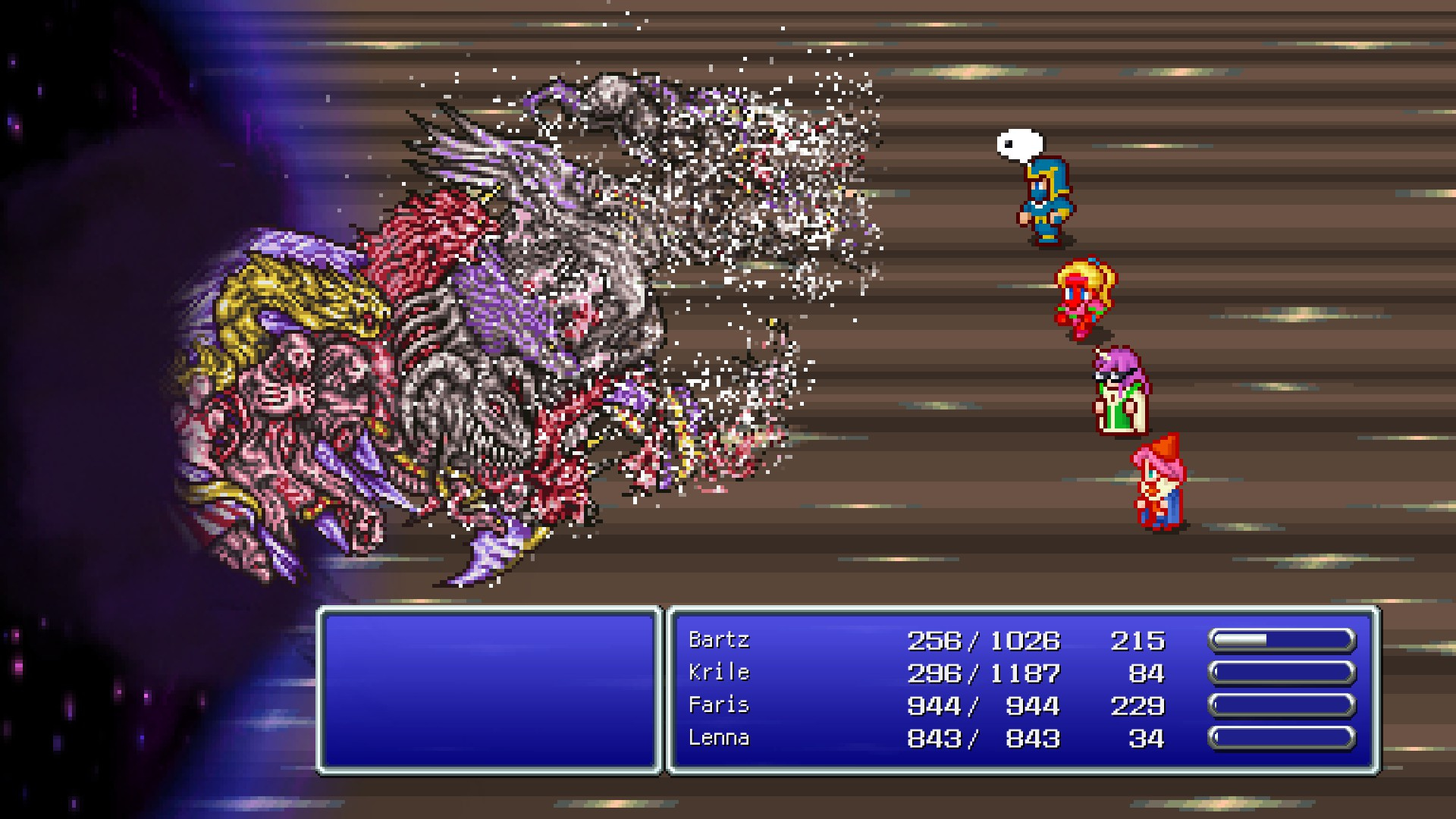Click Lenna's party status row
The image size is (1456, 819).
(x=719, y=739)
